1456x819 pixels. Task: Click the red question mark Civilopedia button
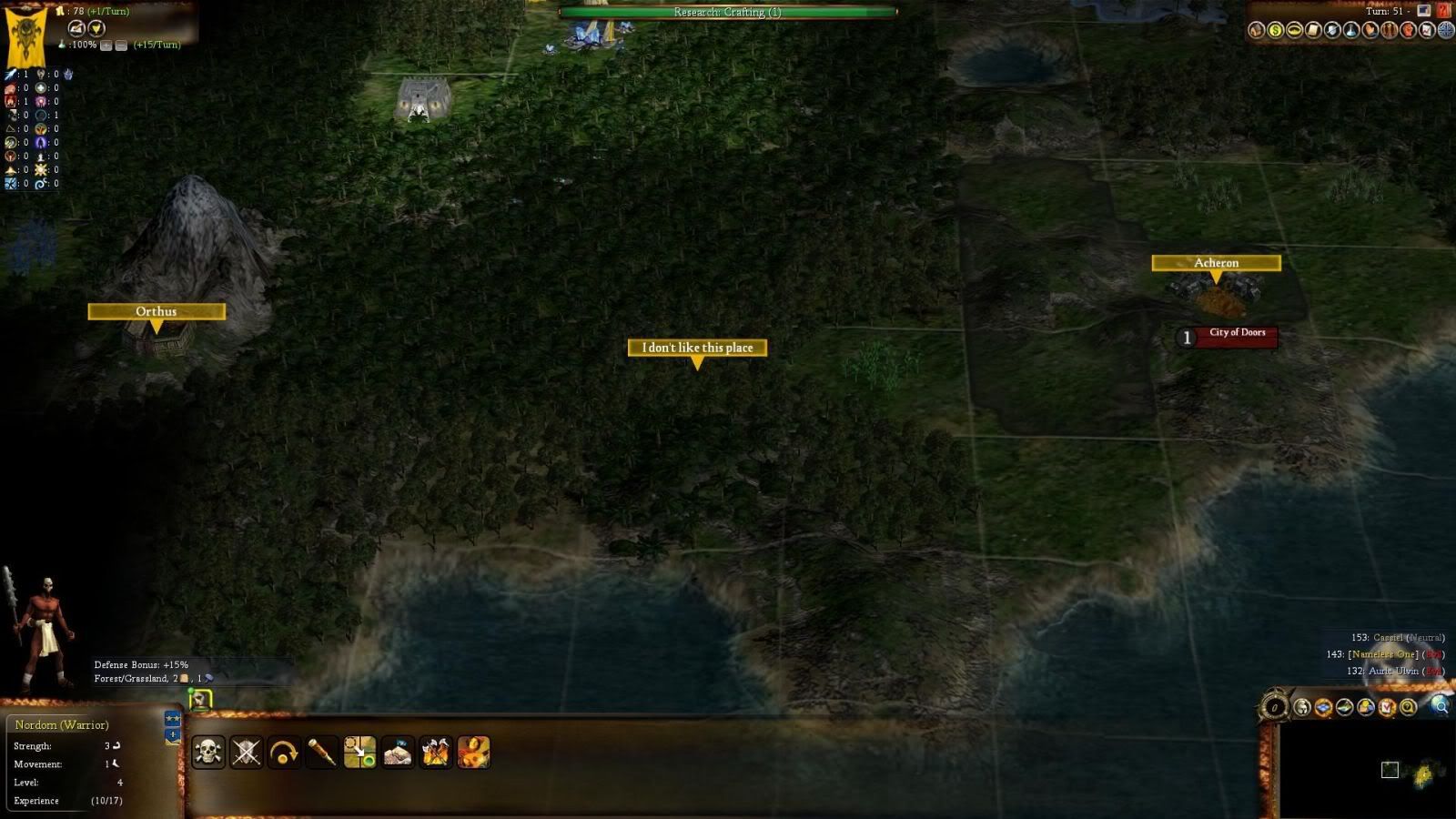[x=1444, y=11]
